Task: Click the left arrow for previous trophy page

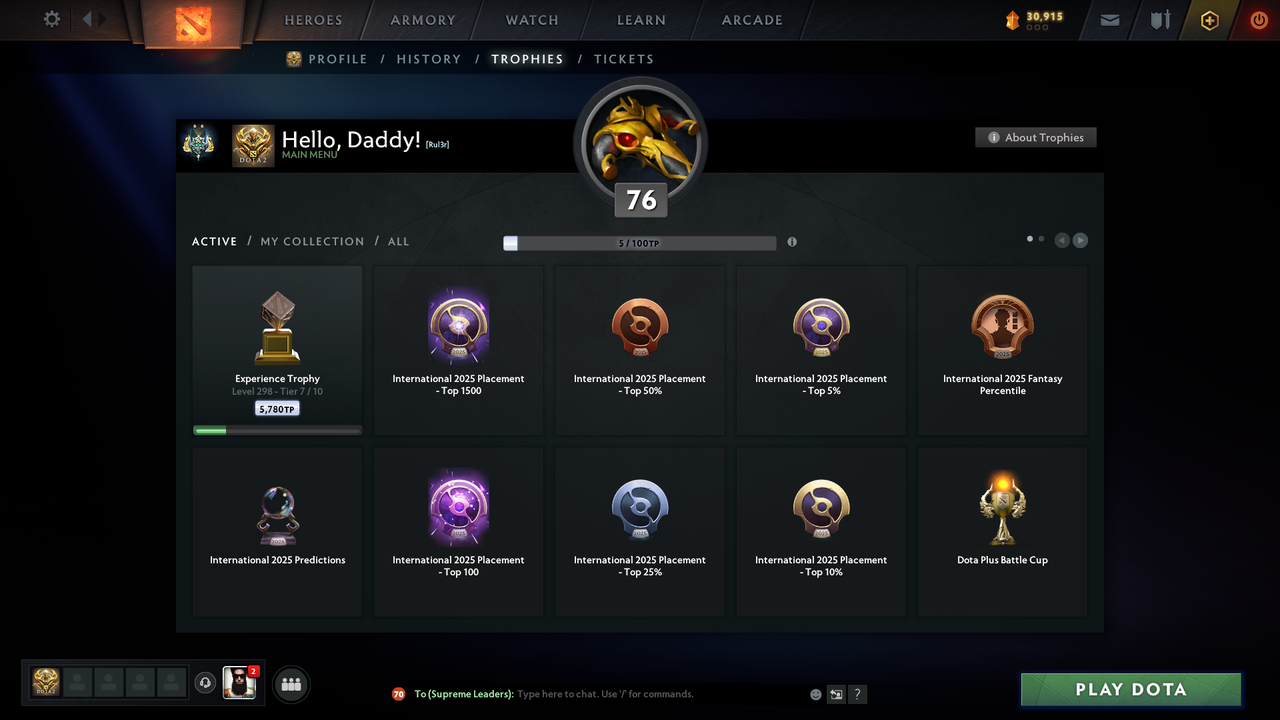Action: coord(1061,240)
